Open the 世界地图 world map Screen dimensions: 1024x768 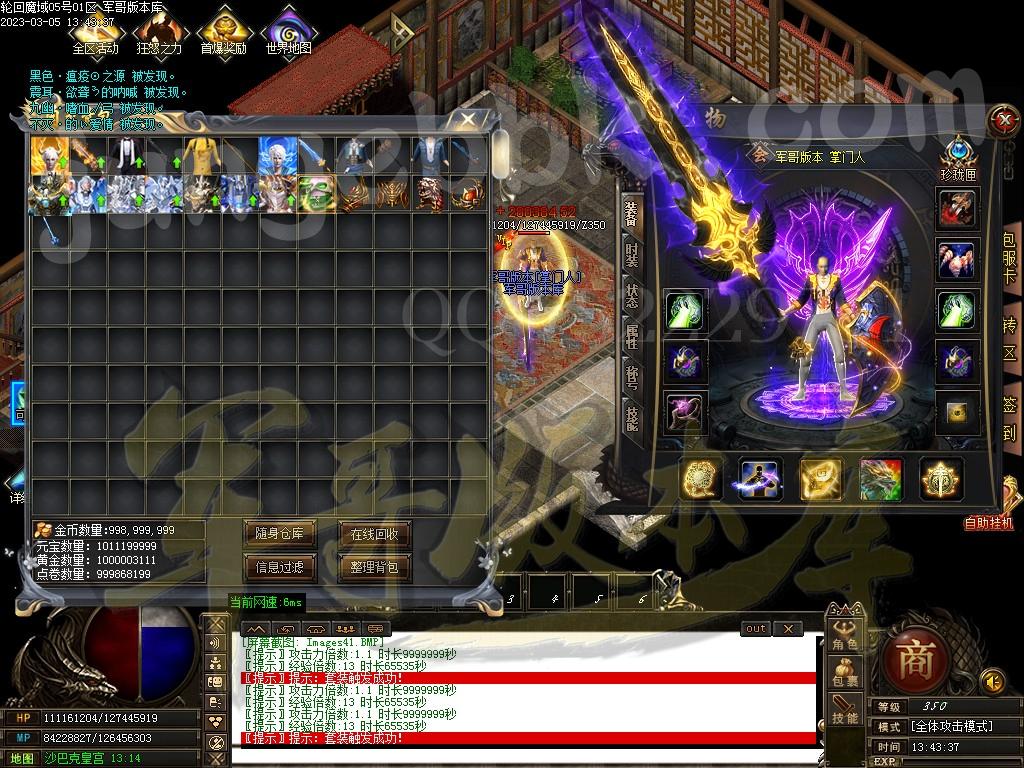288,32
